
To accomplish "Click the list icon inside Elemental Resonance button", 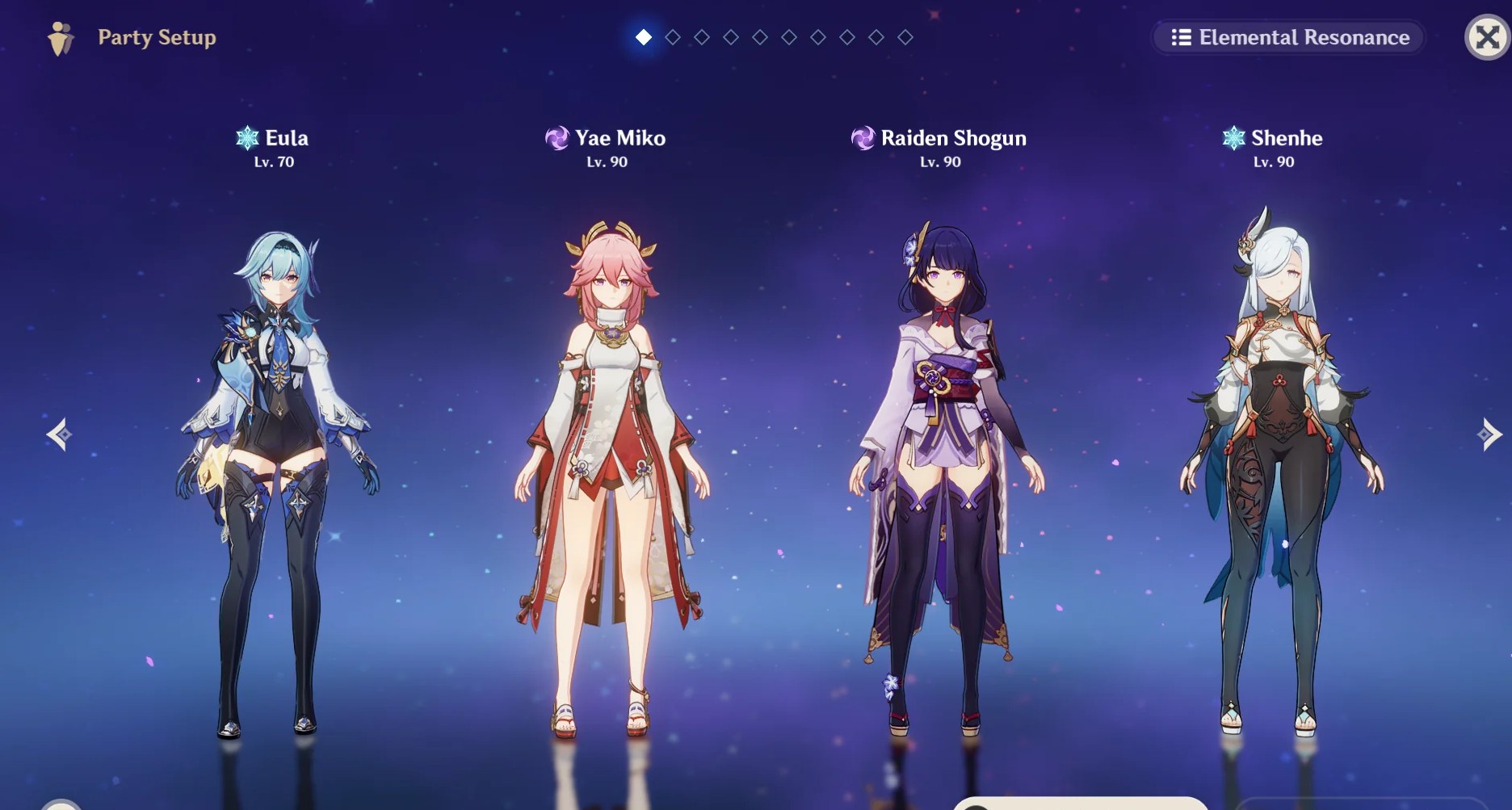I will click(1180, 37).
